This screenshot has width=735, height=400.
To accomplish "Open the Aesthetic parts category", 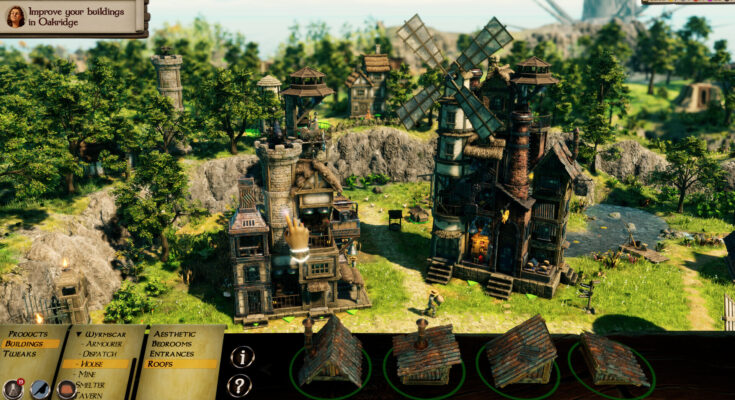I will pos(177,332).
